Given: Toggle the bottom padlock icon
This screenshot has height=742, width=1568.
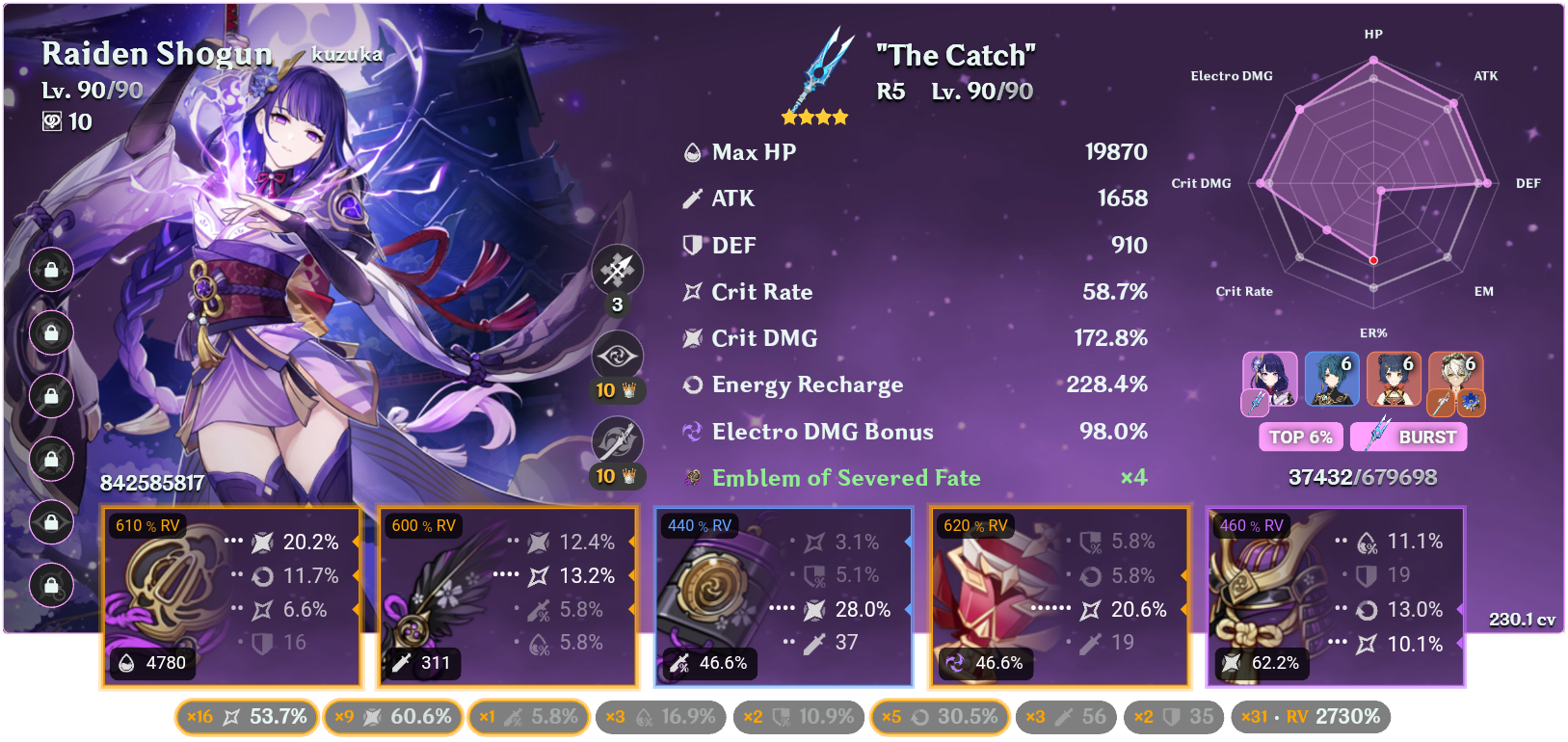Looking at the screenshot, I should click(x=51, y=585).
